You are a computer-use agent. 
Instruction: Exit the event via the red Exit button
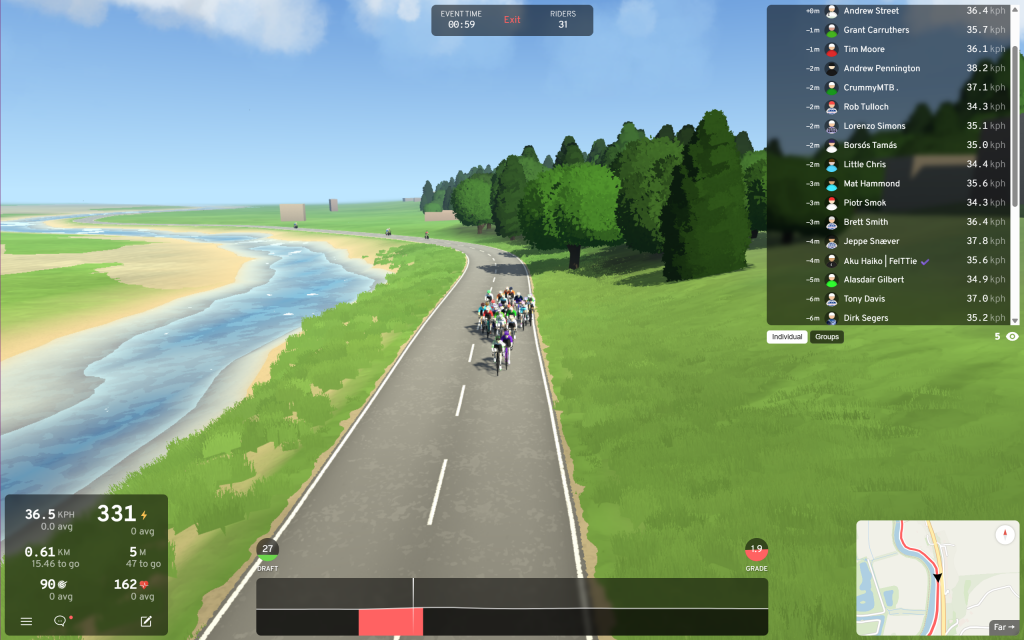[512, 20]
